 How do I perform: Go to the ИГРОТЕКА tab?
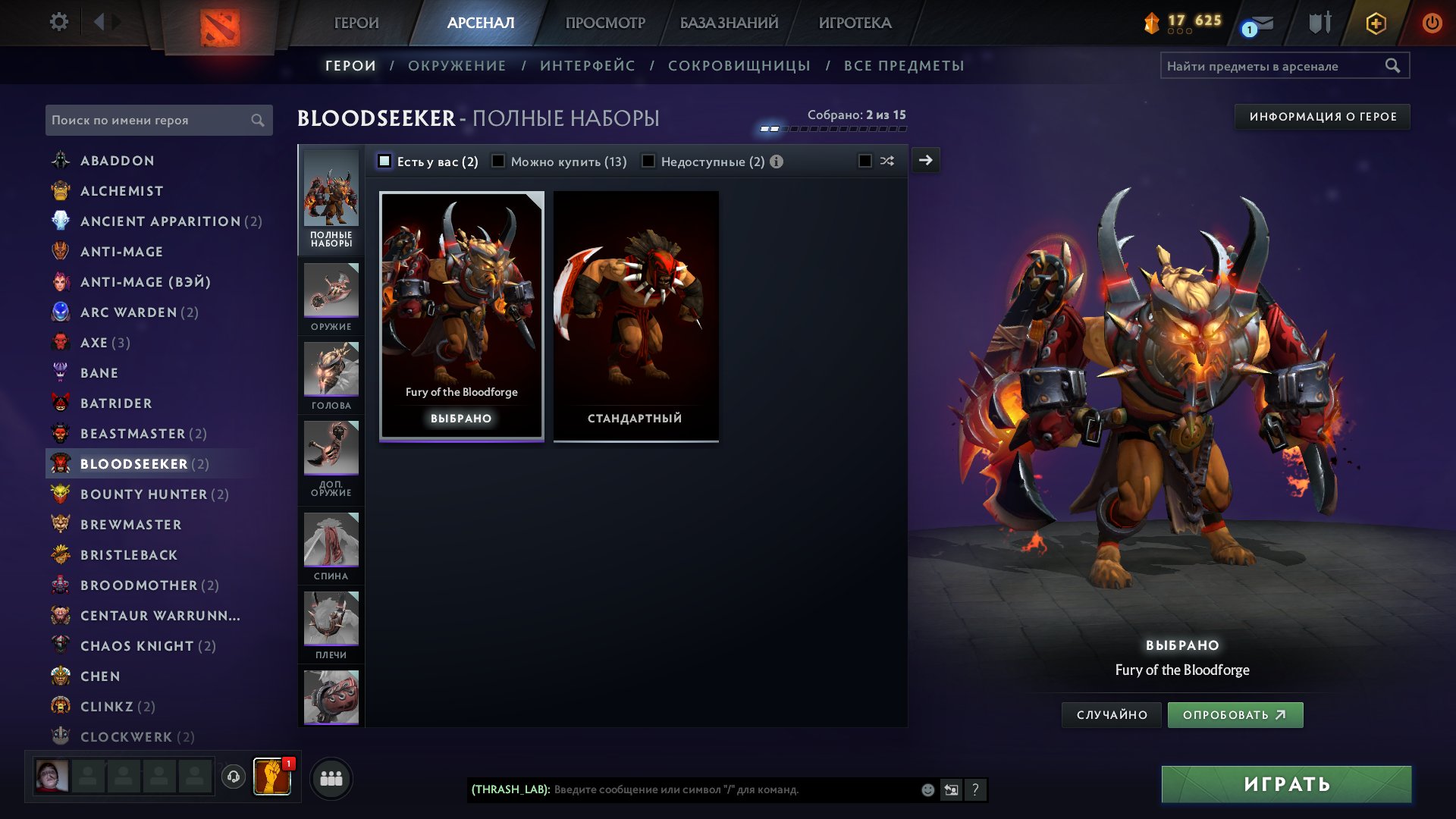[x=855, y=23]
